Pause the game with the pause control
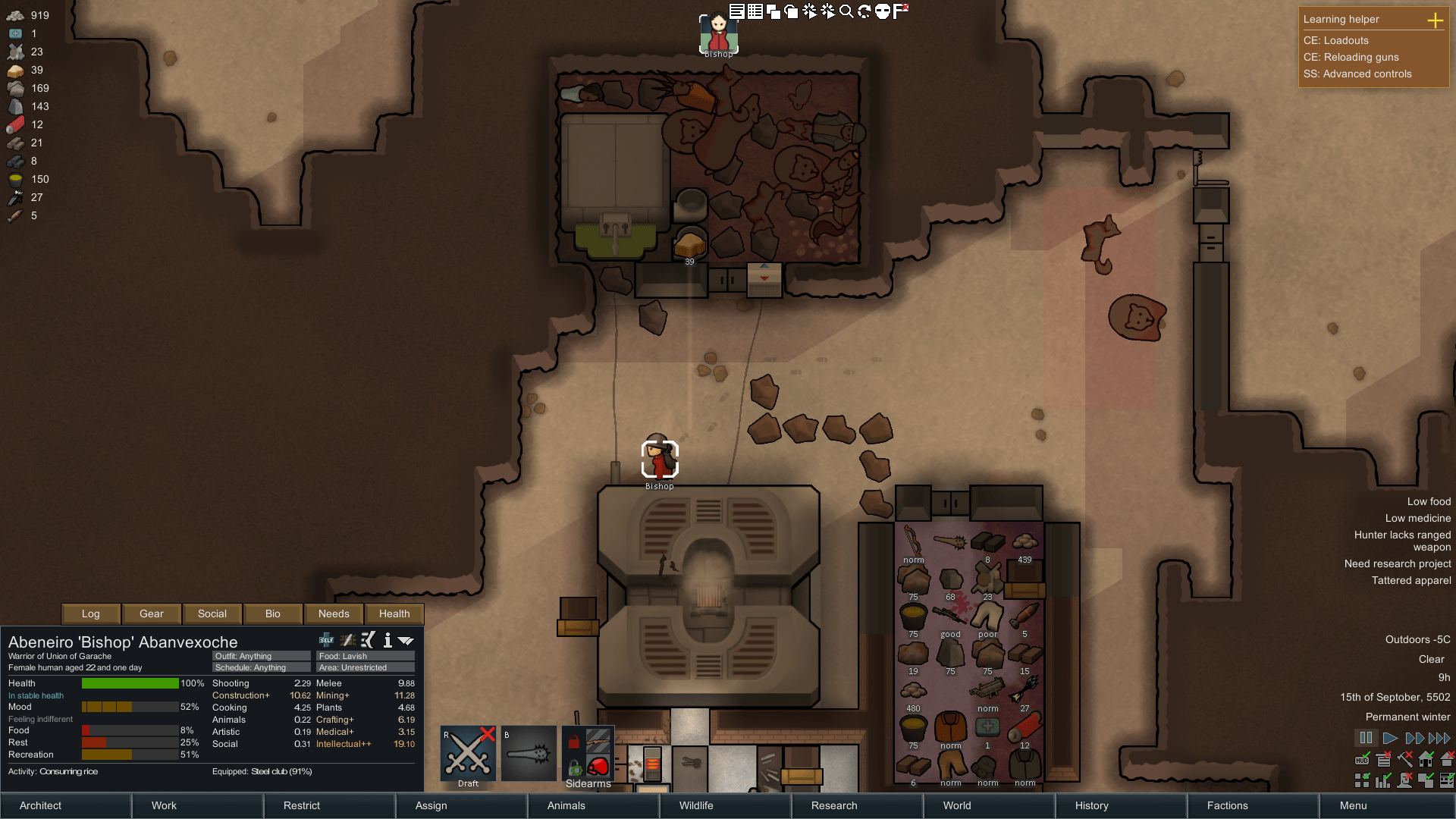This screenshot has width=1456, height=819. [1366, 737]
